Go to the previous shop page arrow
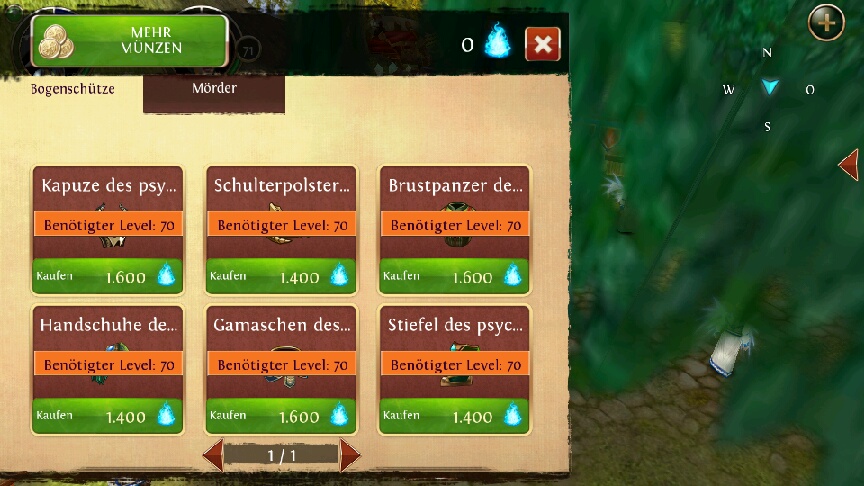Viewport: 864px width, 486px height. tap(213, 456)
